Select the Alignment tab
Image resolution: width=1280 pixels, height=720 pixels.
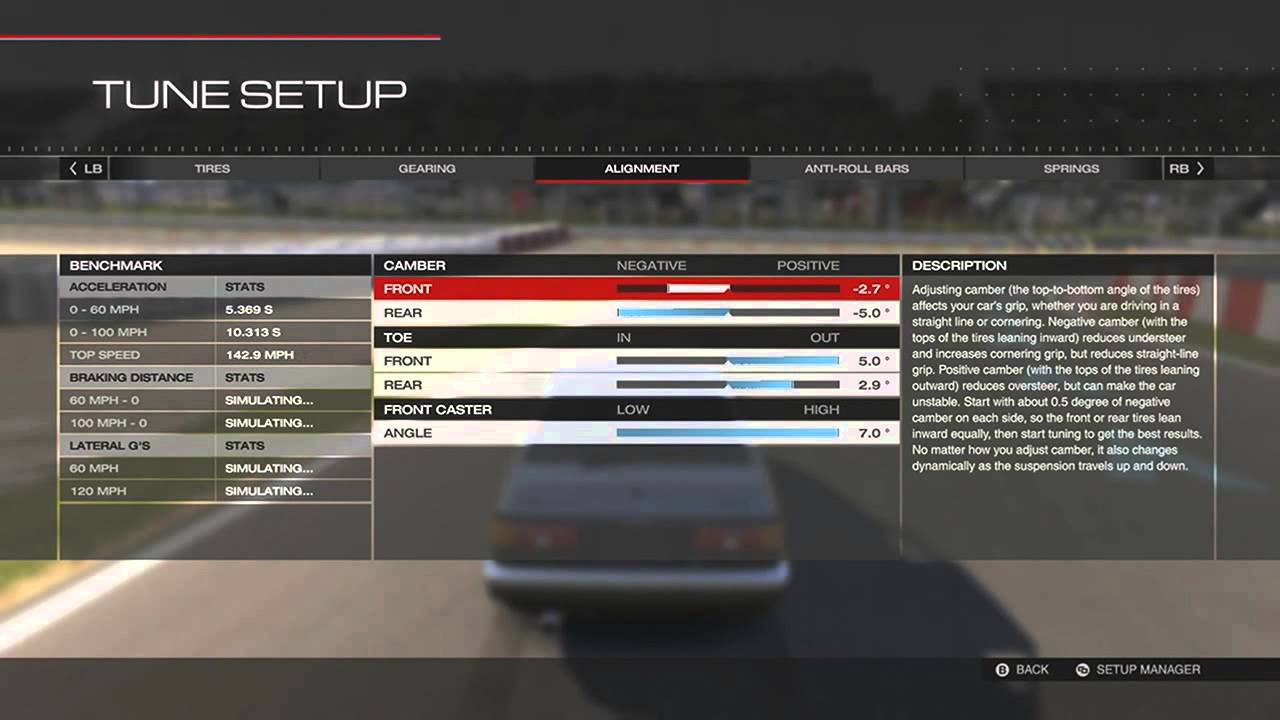coord(642,169)
